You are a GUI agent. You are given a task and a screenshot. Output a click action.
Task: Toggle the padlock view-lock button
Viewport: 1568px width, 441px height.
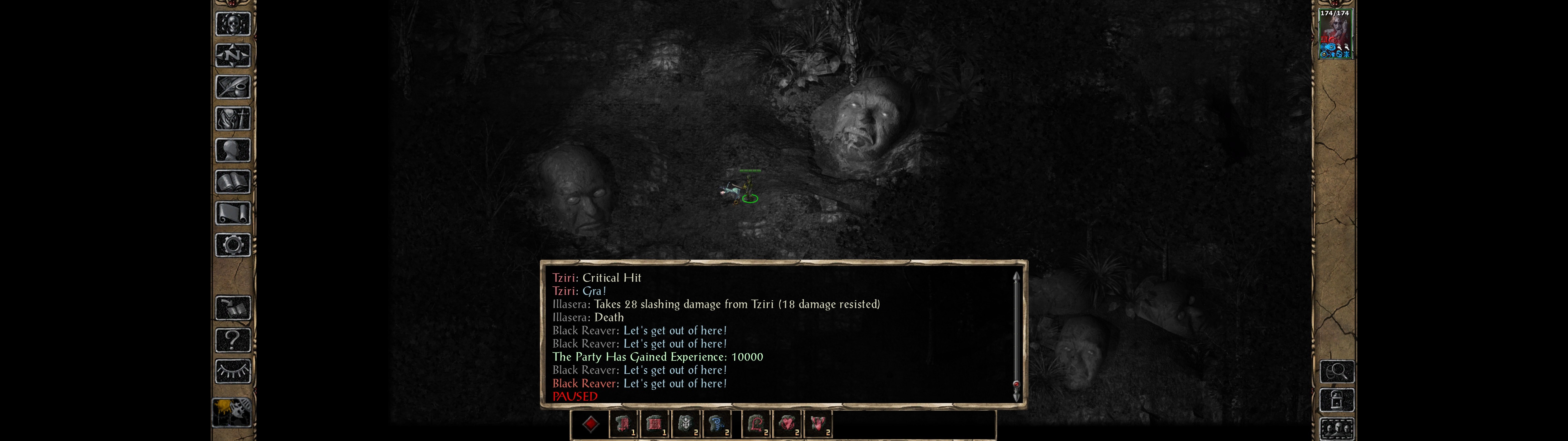pyautogui.click(x=1337, y=400)
